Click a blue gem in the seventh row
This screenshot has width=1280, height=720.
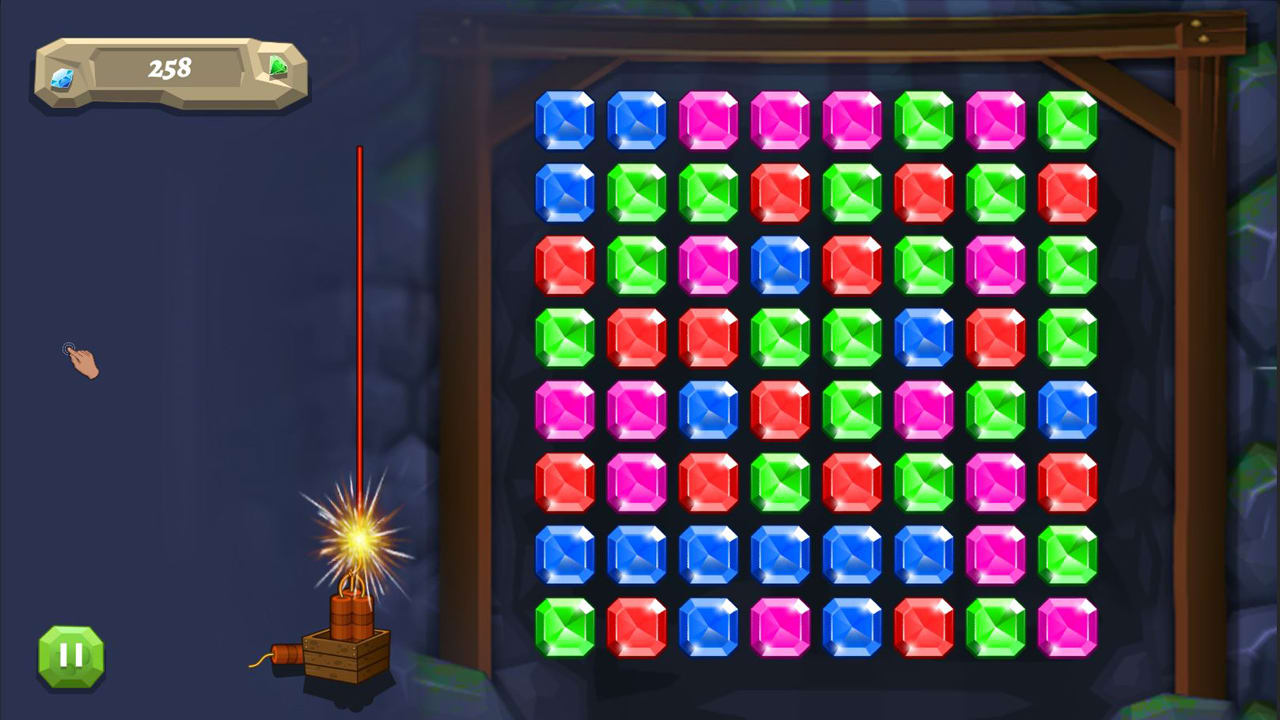[x=566, y=553]
